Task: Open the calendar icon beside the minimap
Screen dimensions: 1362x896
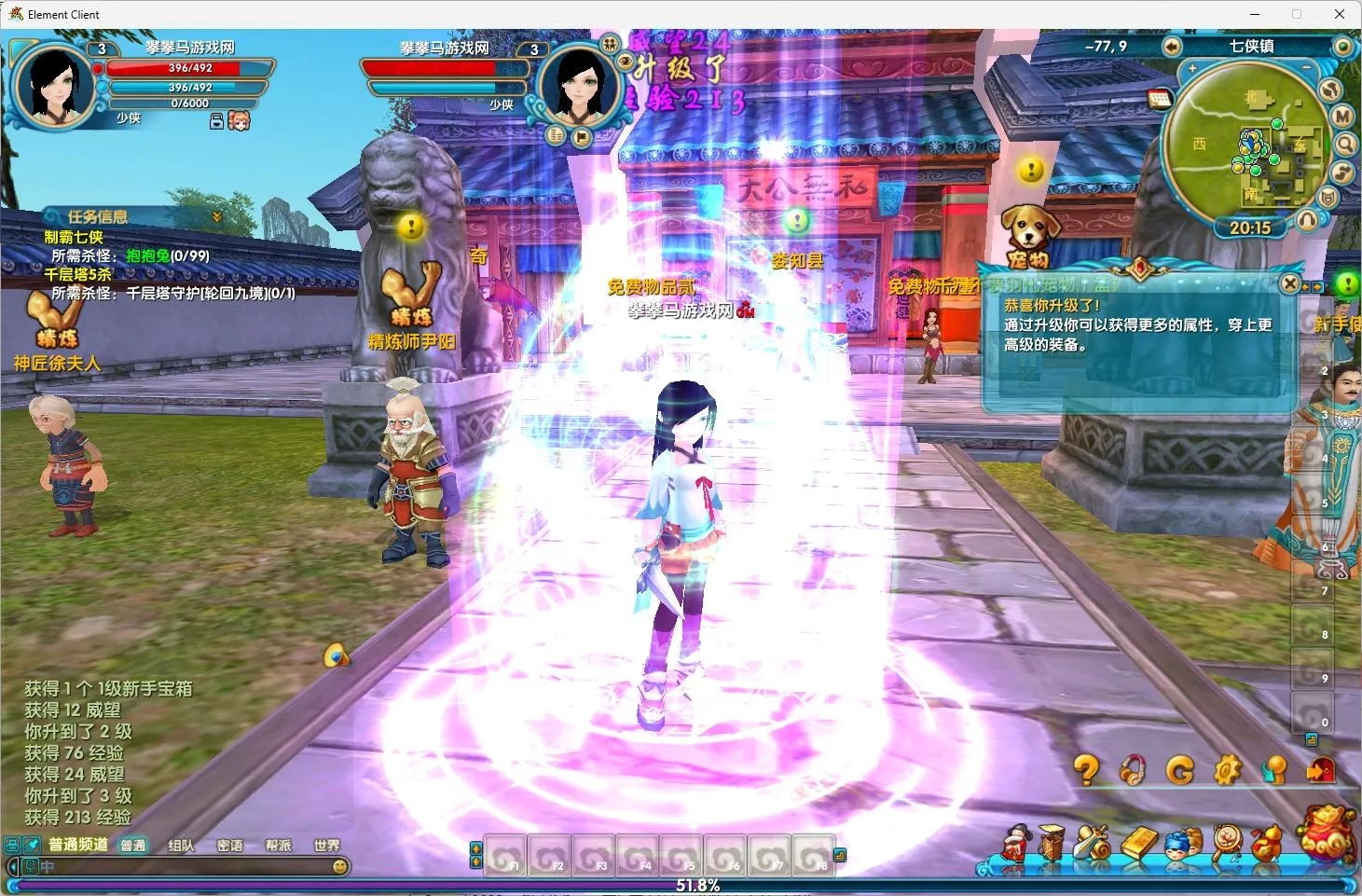Action: pos(1159,99)
